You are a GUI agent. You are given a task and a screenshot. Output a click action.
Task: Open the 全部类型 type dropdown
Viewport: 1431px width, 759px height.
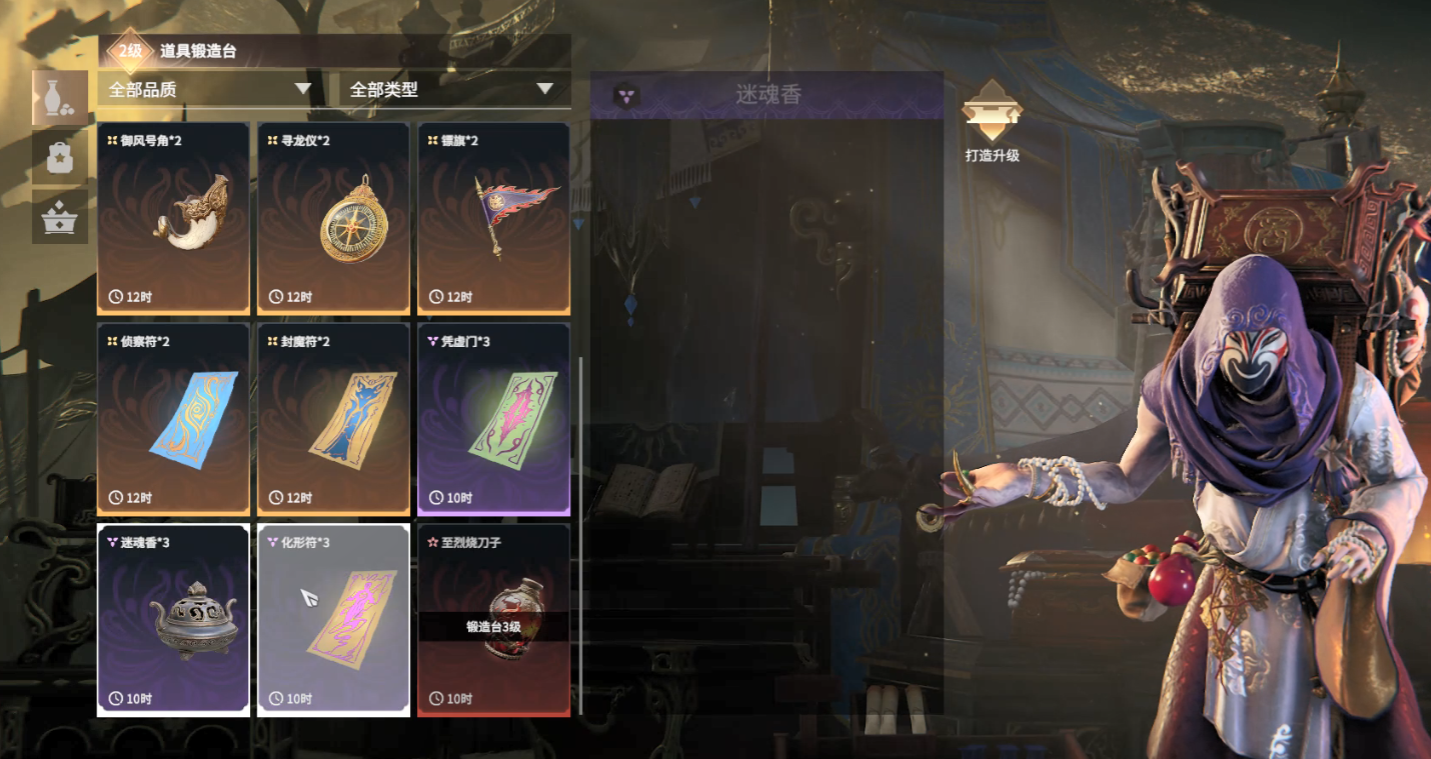452,89
